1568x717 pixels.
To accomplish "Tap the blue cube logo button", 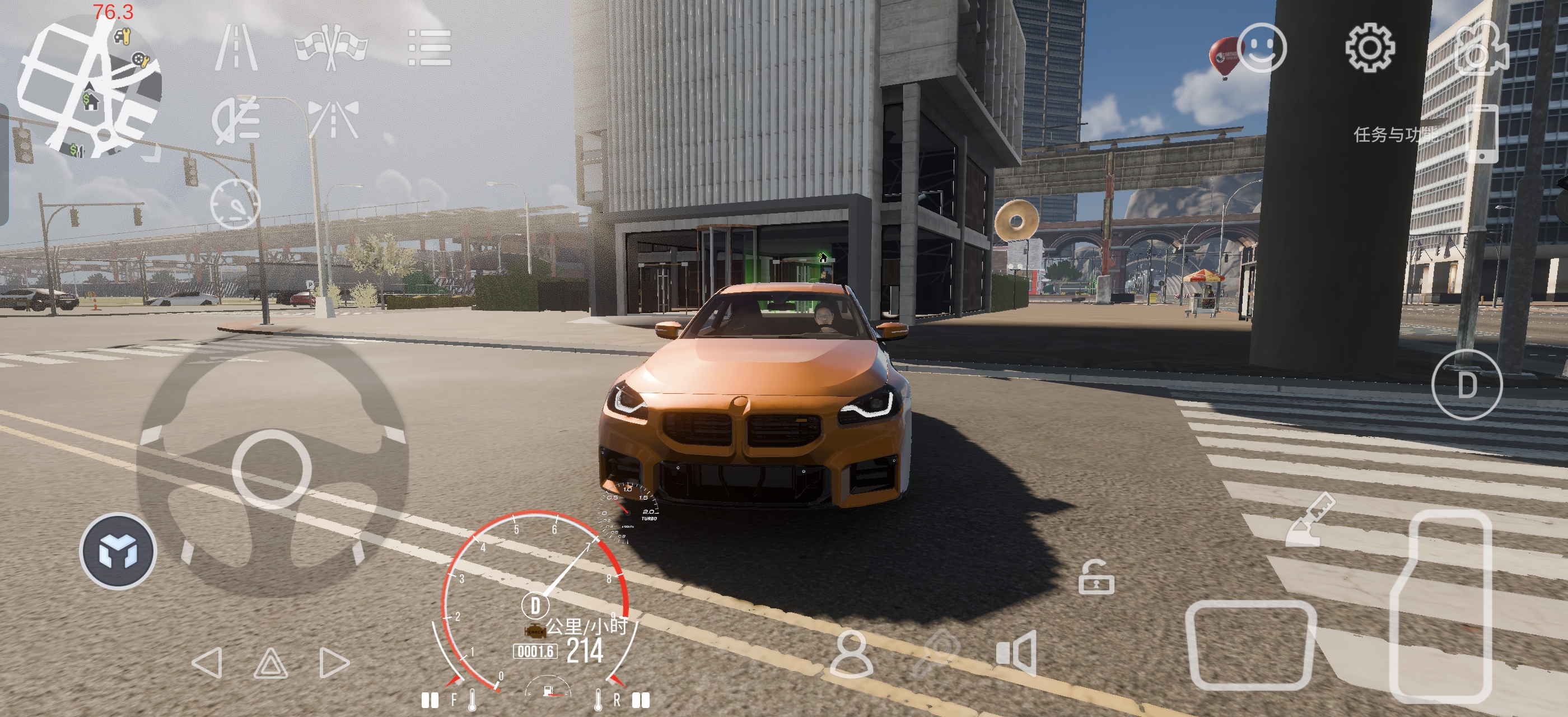I will (118, 551).
